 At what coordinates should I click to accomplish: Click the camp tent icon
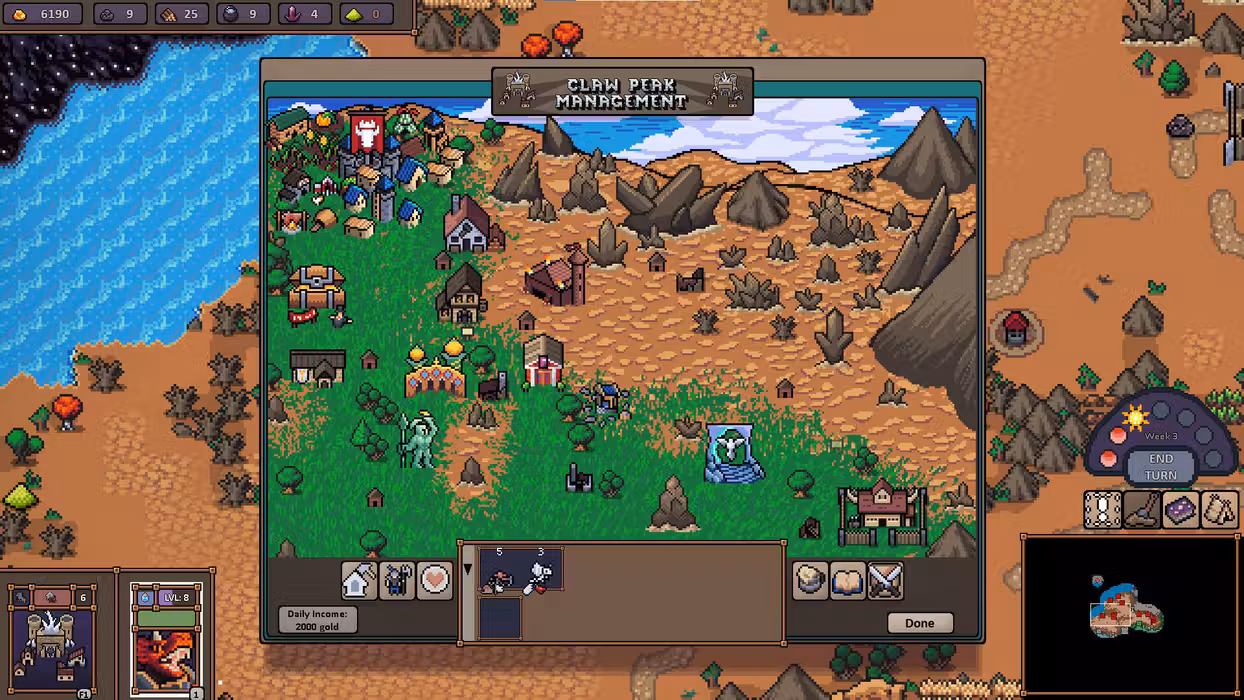click(1219, 510)
